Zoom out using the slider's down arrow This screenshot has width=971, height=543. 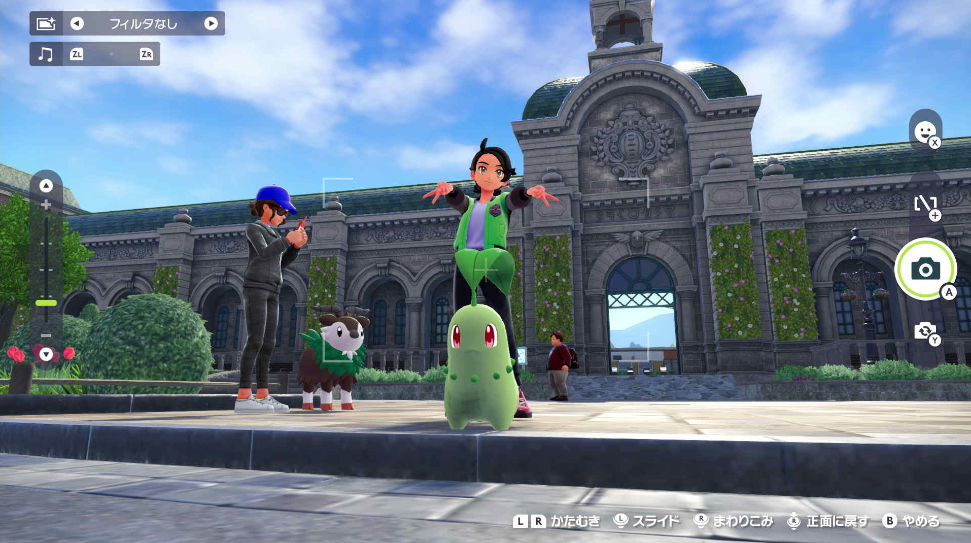click(x=46, y=353)
